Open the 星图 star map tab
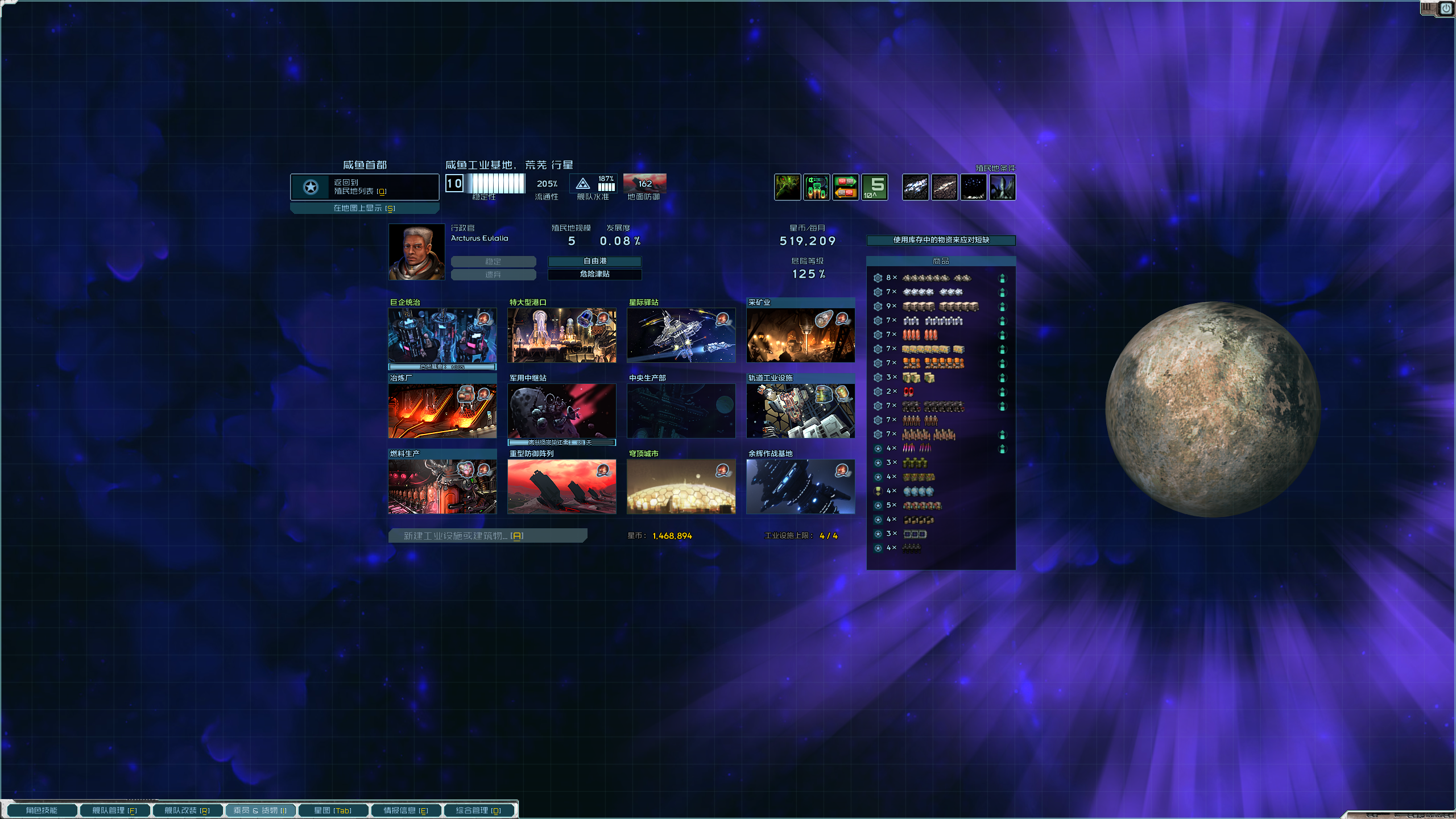Screen dimensions: 1456x819 333,810
